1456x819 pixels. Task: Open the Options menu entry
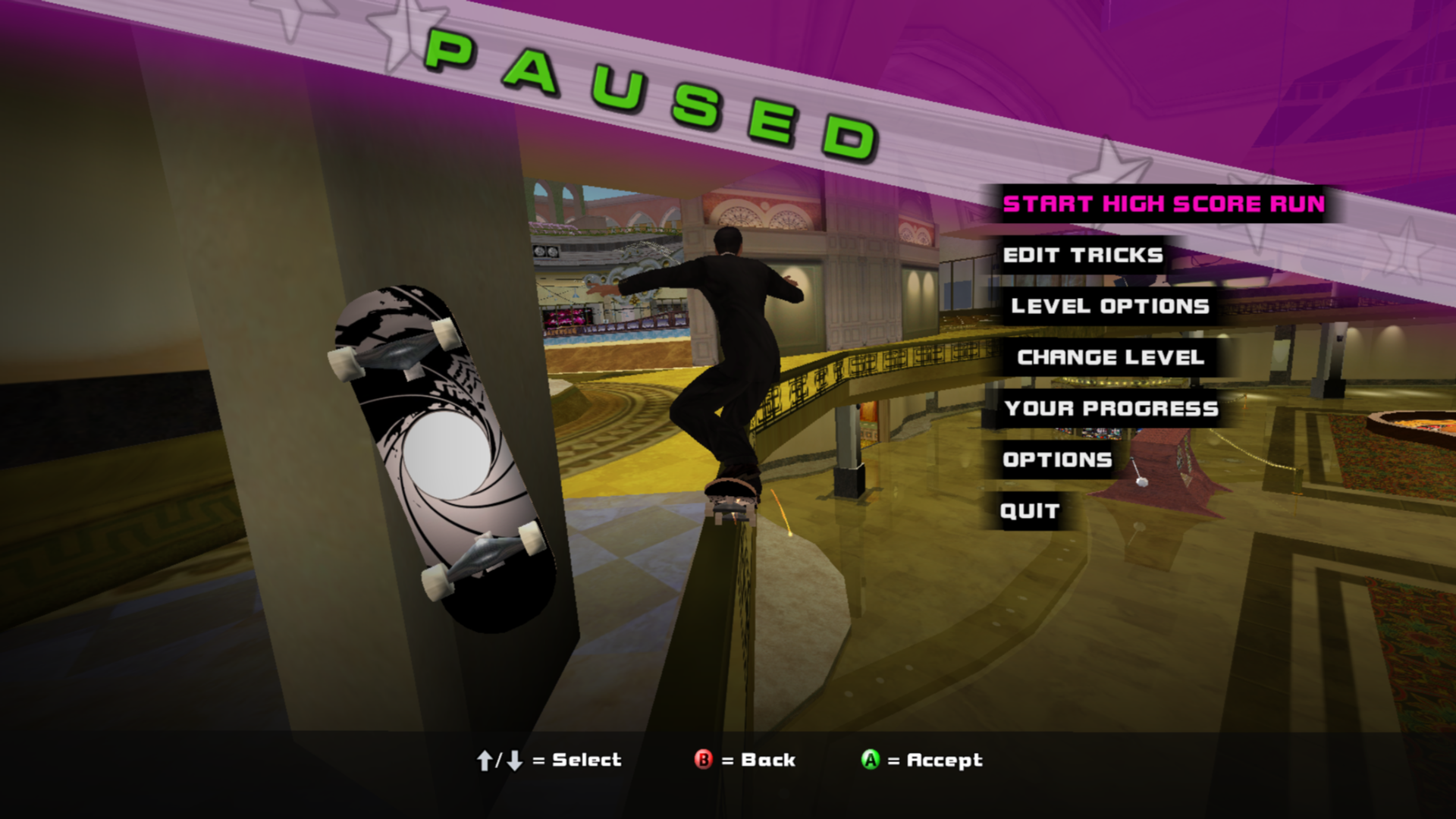coord(1057,460)
